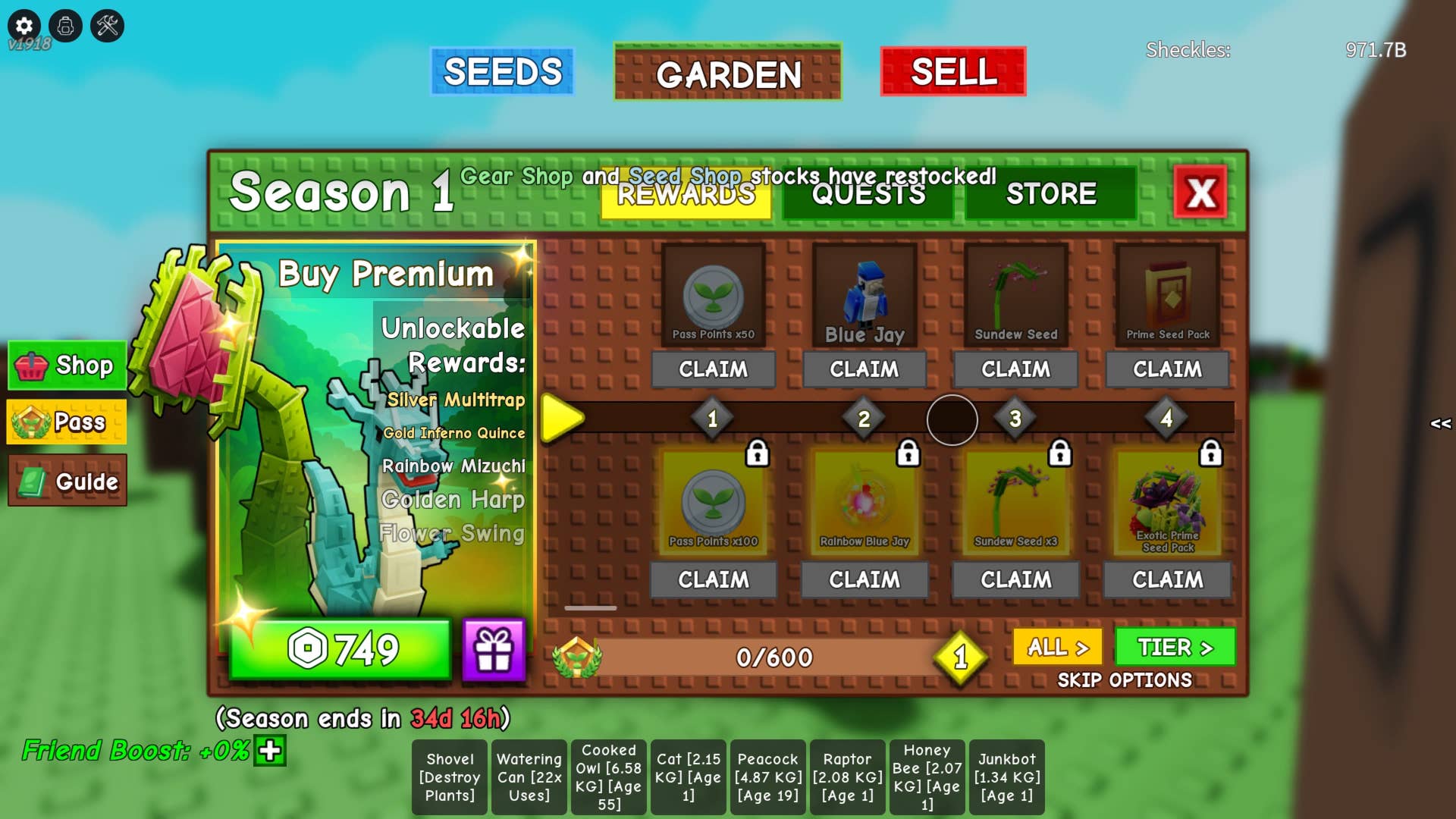
Task: Open the settings gear icon
Action: click(x=24, y=26)
